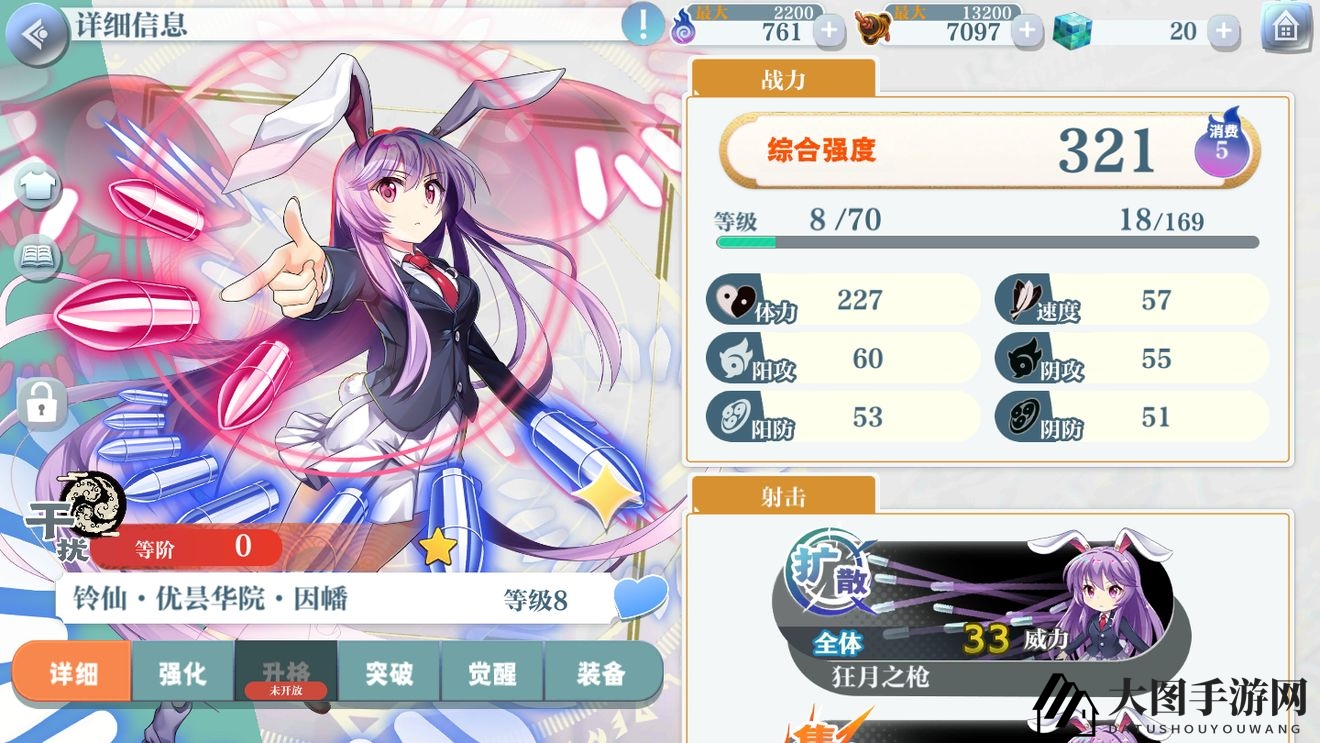This screenshot has width=1320, height=743.
Task: Switch to the 强化 tab
Action: [183, 673]
